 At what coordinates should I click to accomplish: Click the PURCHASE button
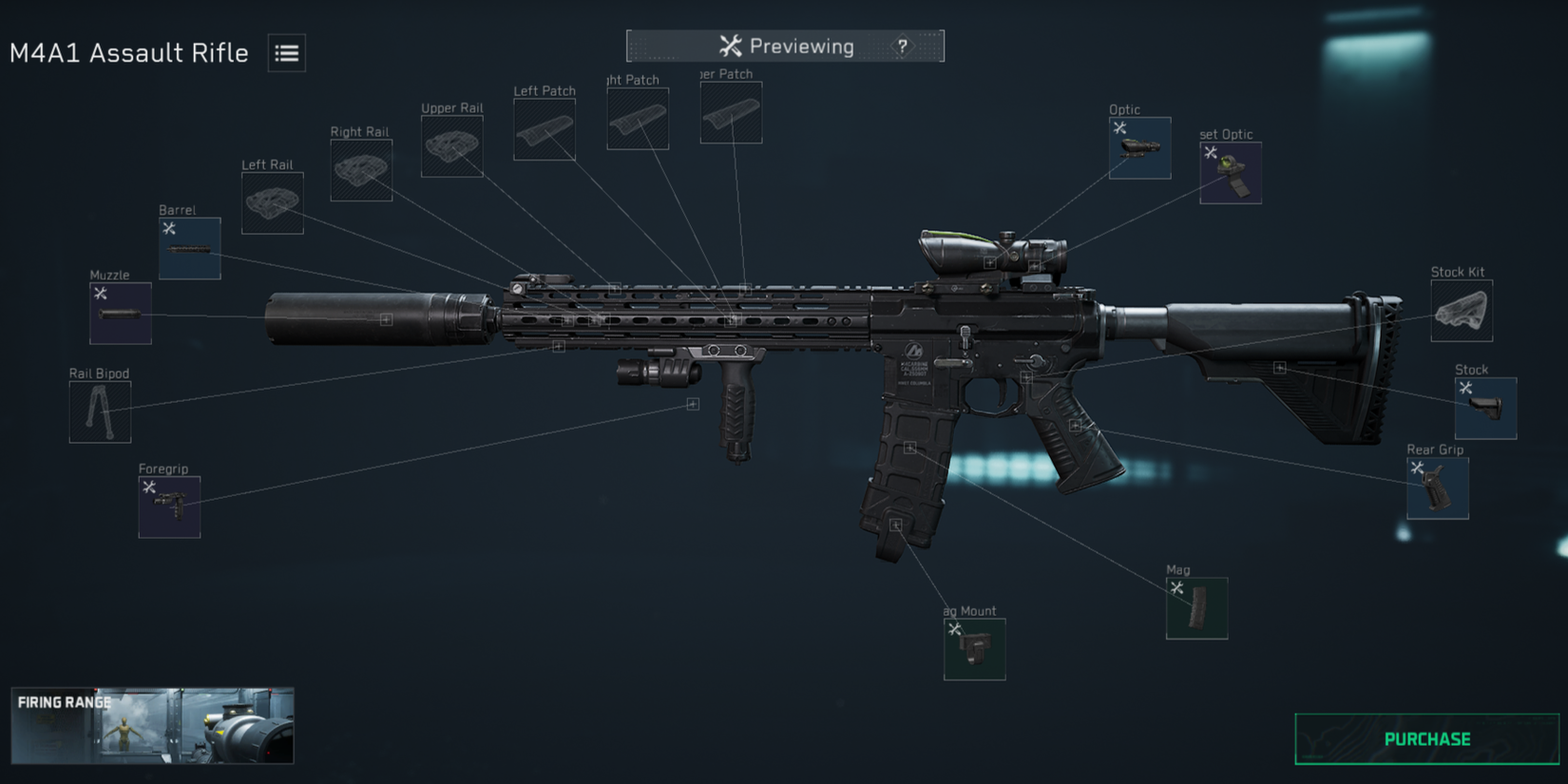click(x=1425, y=738)
